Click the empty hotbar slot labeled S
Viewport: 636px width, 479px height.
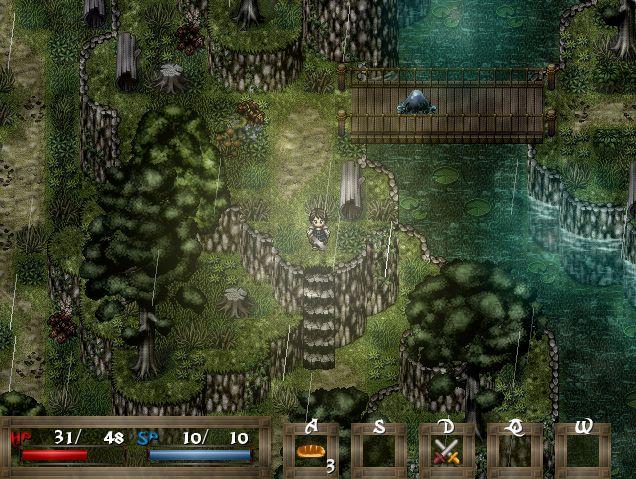[378, 451]
